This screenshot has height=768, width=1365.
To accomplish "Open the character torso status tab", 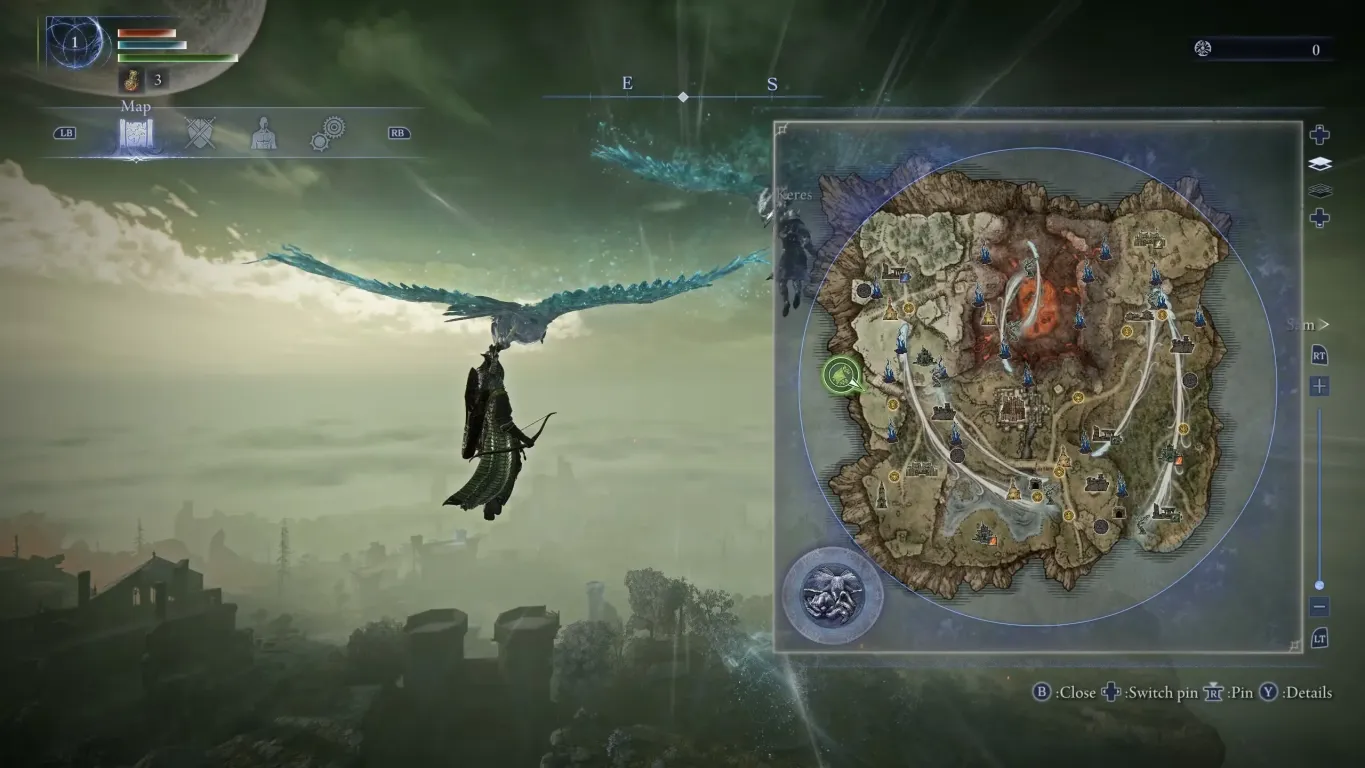I will click(263, 133).
